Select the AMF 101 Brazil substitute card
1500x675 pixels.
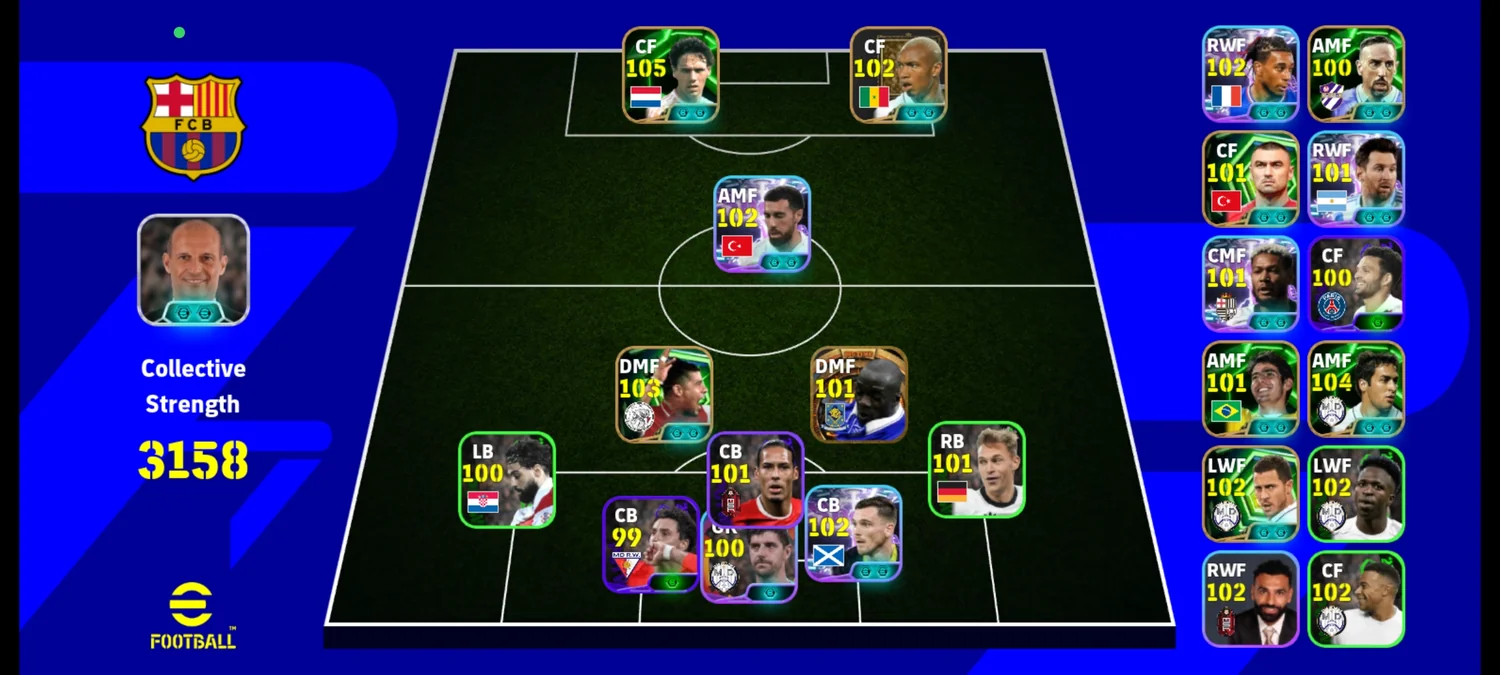1250,389
